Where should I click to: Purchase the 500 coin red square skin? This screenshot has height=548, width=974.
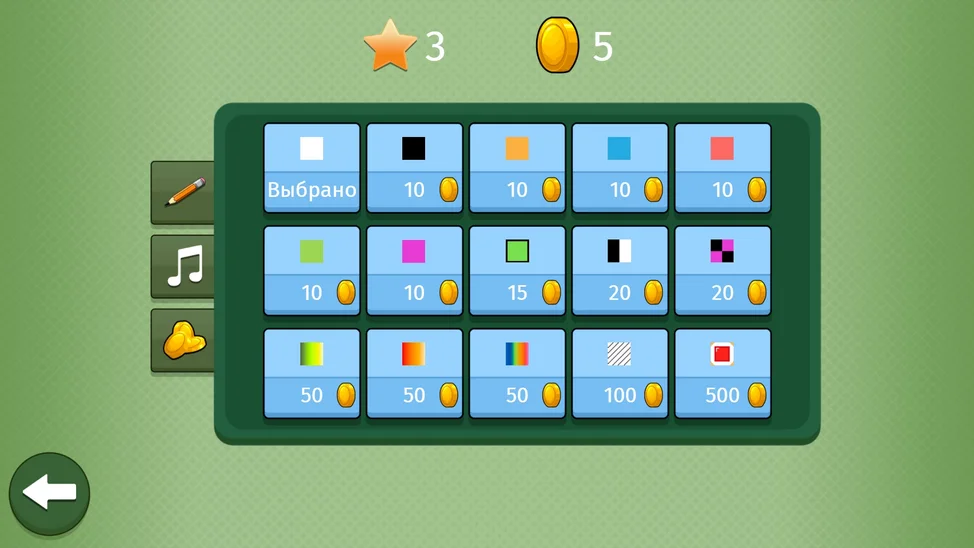pyautogui.click(x=722, y=374)
